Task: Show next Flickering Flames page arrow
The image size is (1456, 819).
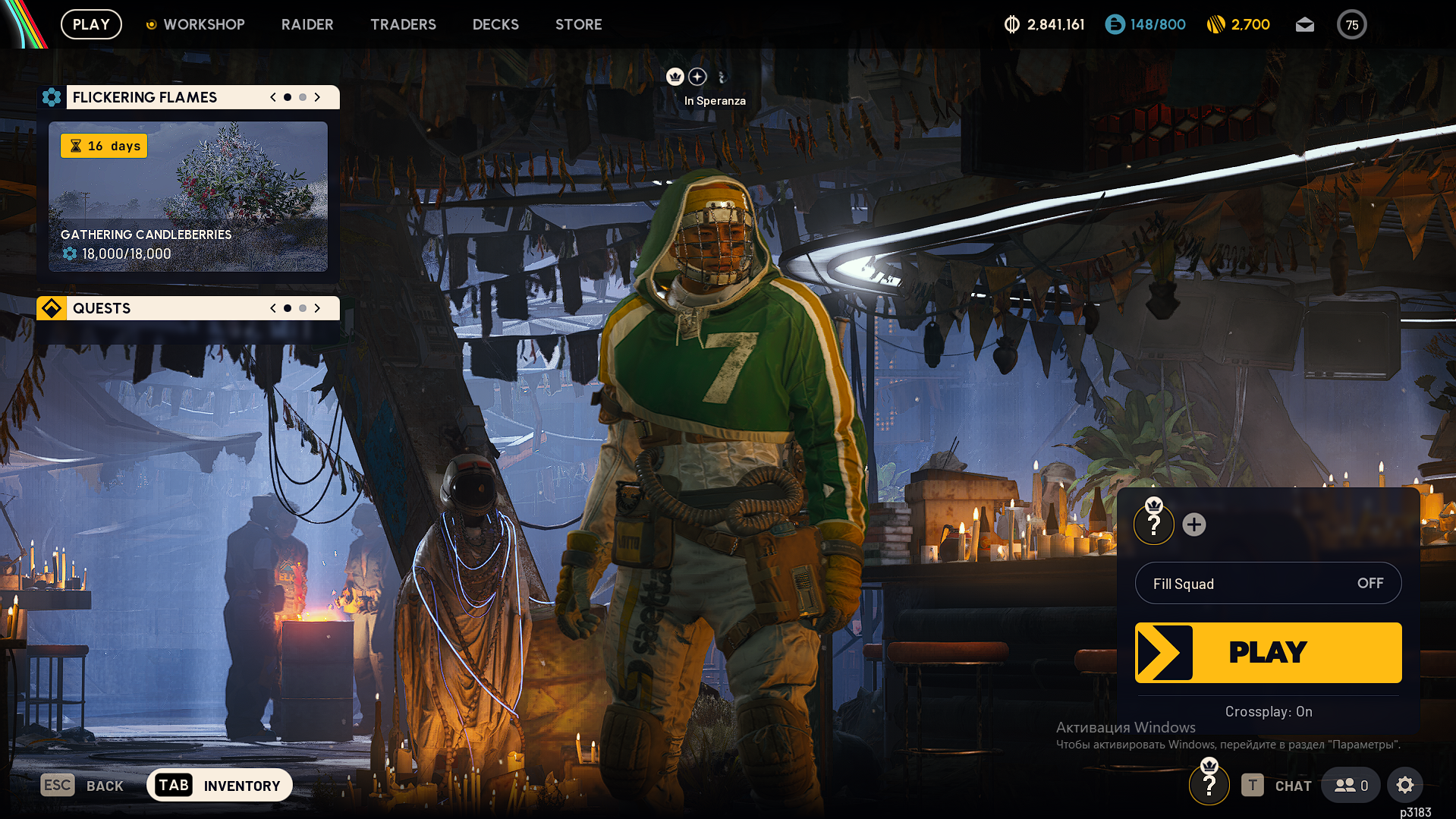Action: (x=317, y=97)
